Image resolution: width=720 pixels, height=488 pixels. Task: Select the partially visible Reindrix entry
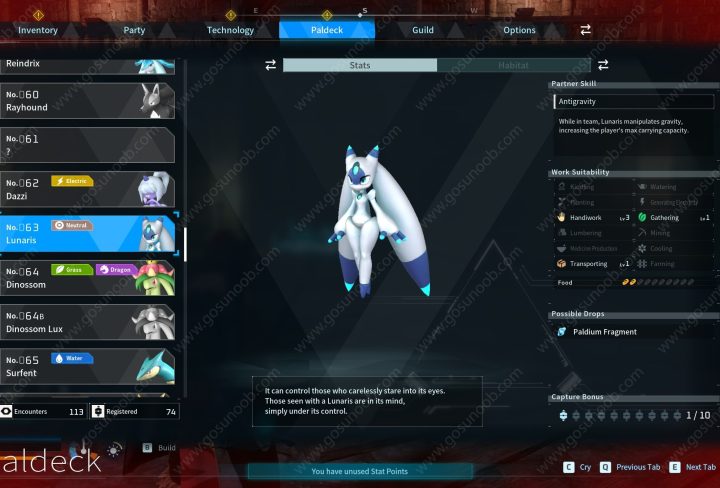point(88,65)
